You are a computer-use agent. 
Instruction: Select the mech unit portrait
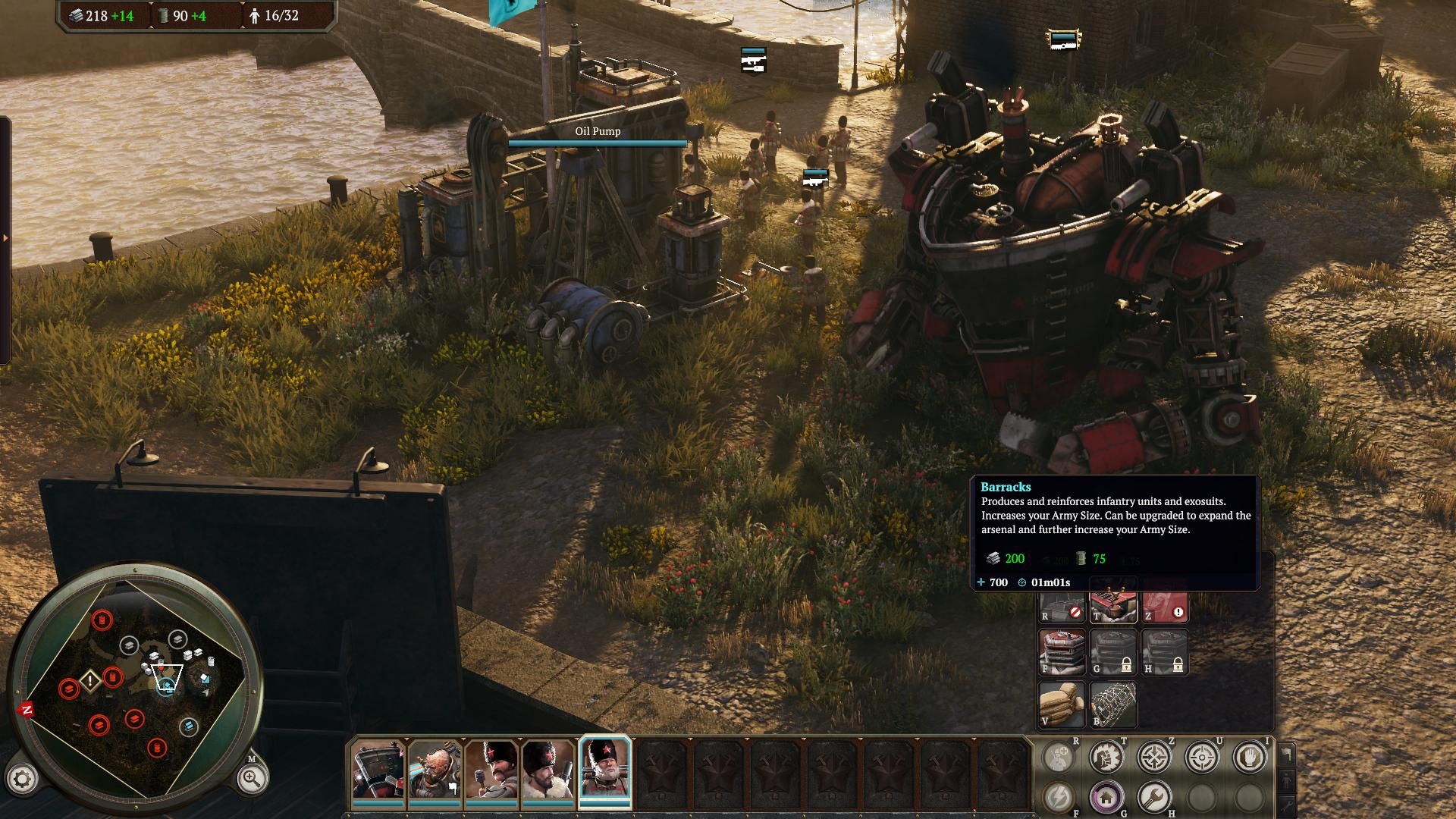[x=377, y=770]
